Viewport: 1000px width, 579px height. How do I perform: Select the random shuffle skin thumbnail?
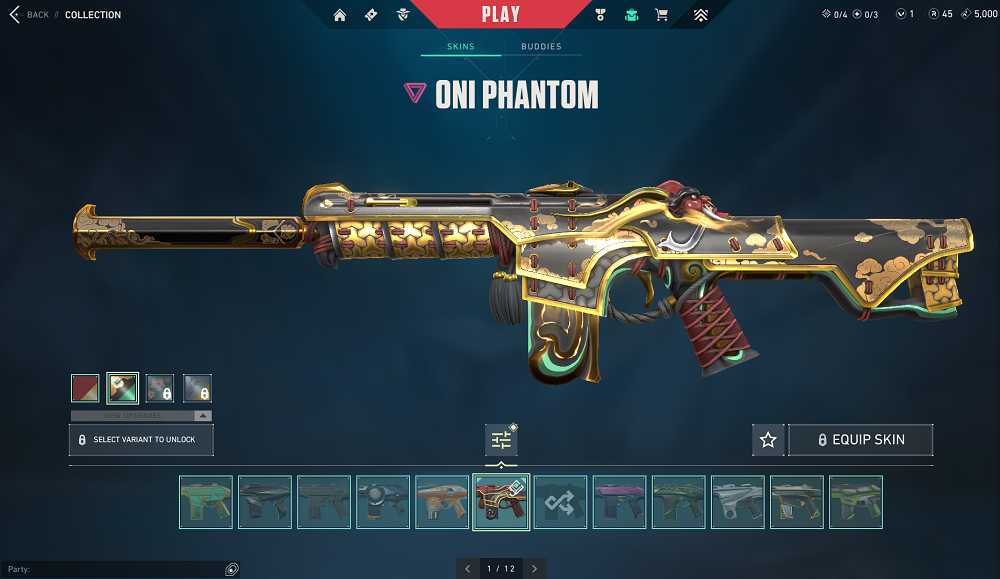click(x=560, y=502)
